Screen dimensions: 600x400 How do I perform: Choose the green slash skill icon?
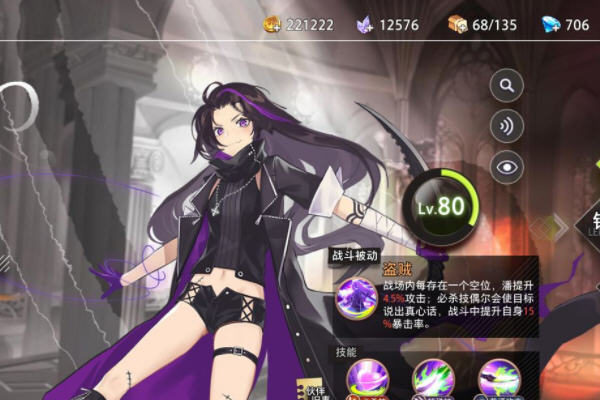(x=432, y=379)
